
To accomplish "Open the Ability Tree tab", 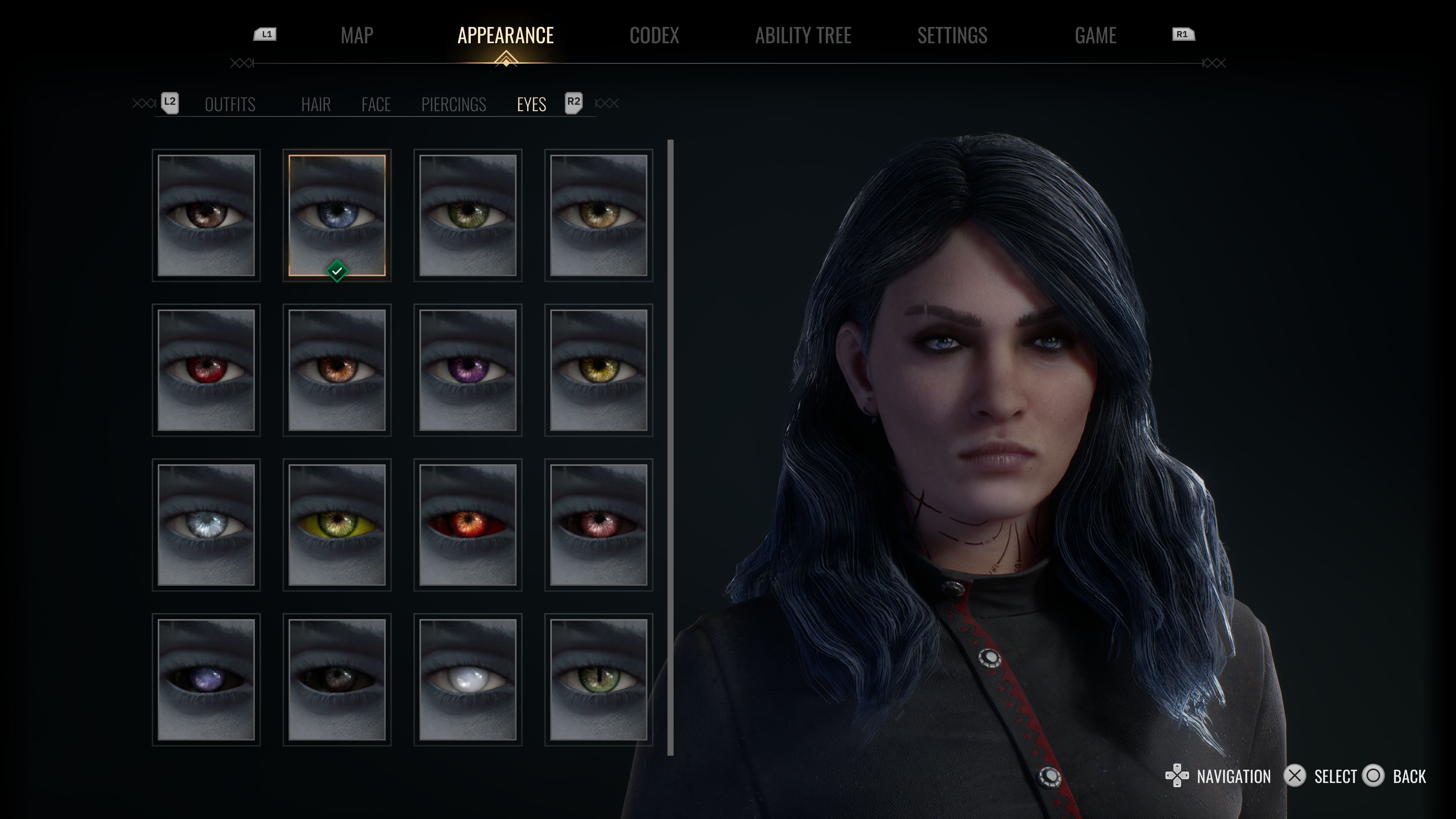I will click(x=803, y=36).
